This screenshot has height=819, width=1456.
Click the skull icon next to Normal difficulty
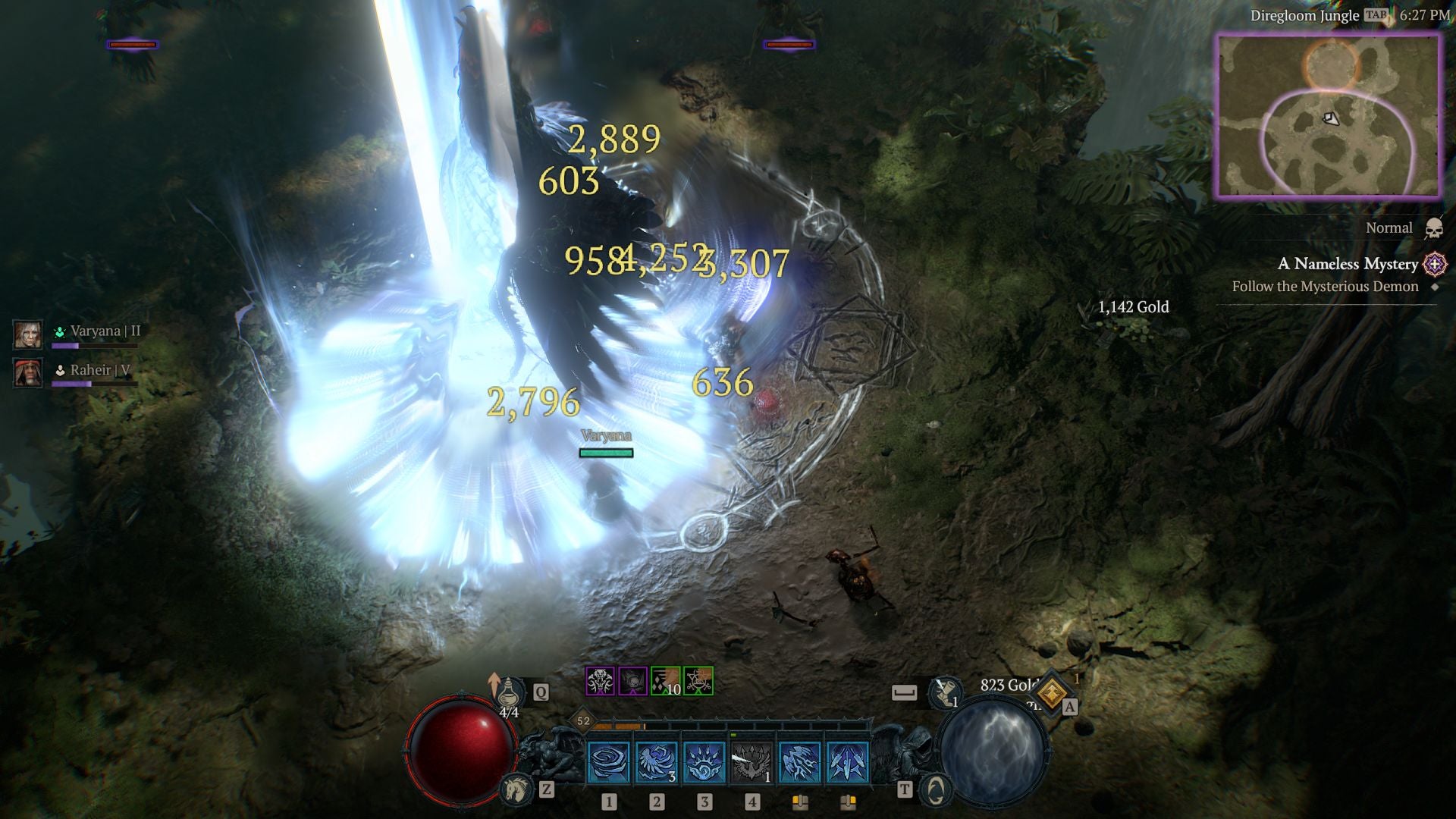(1432, 227)
